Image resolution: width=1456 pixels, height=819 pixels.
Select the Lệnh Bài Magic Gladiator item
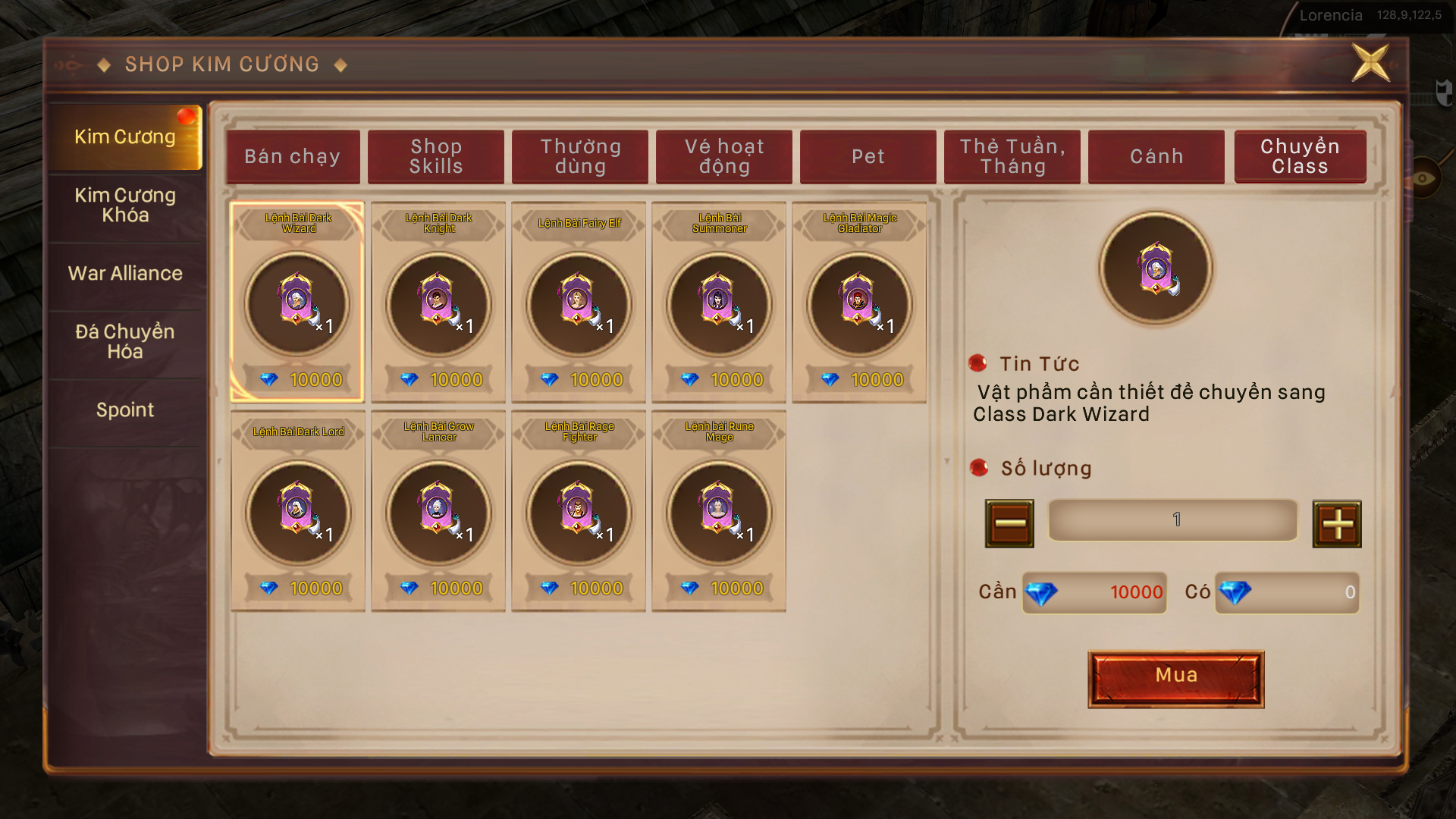click(x=859, y=302)
